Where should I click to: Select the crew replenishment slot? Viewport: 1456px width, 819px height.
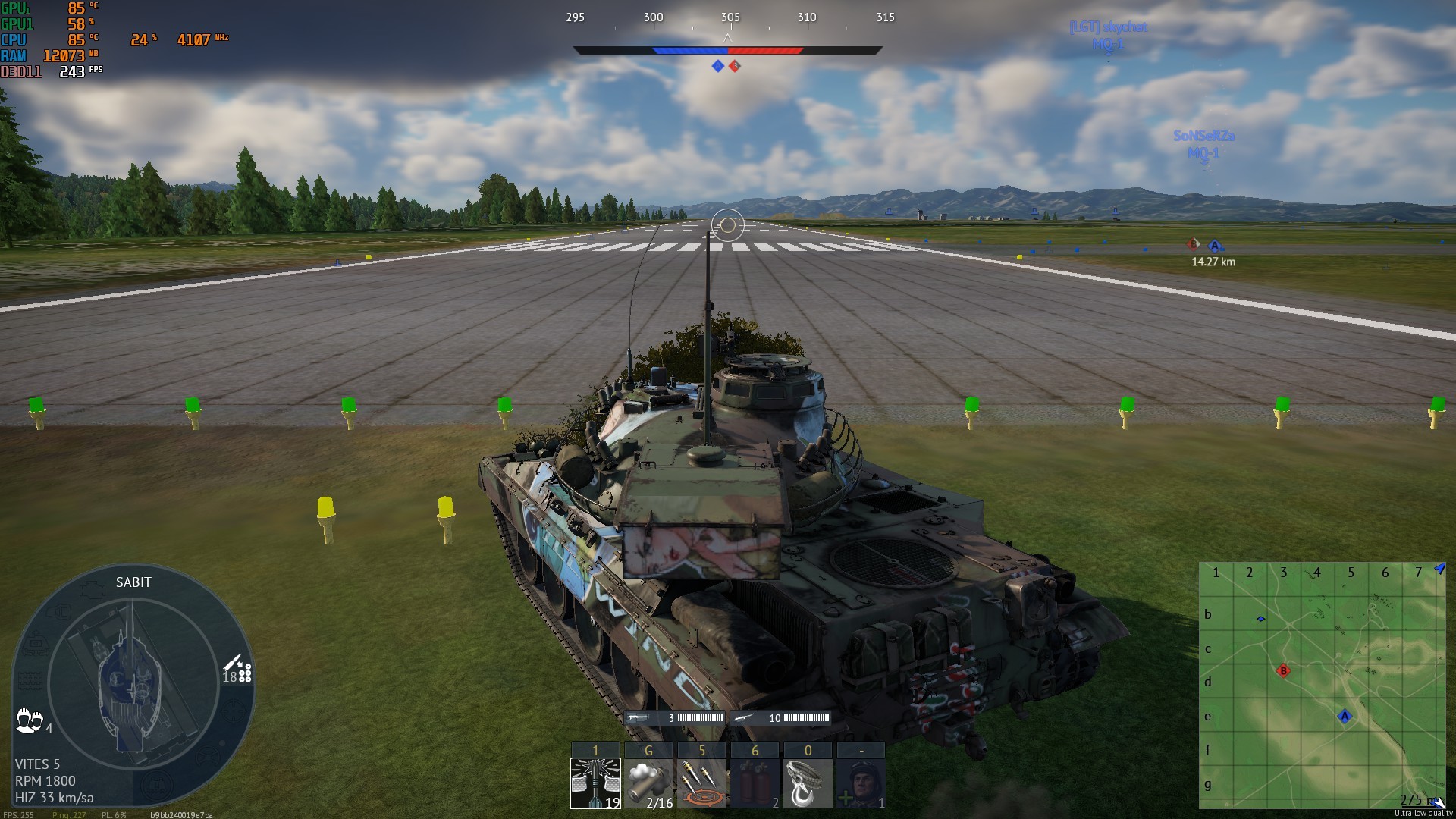coord(861,783)
